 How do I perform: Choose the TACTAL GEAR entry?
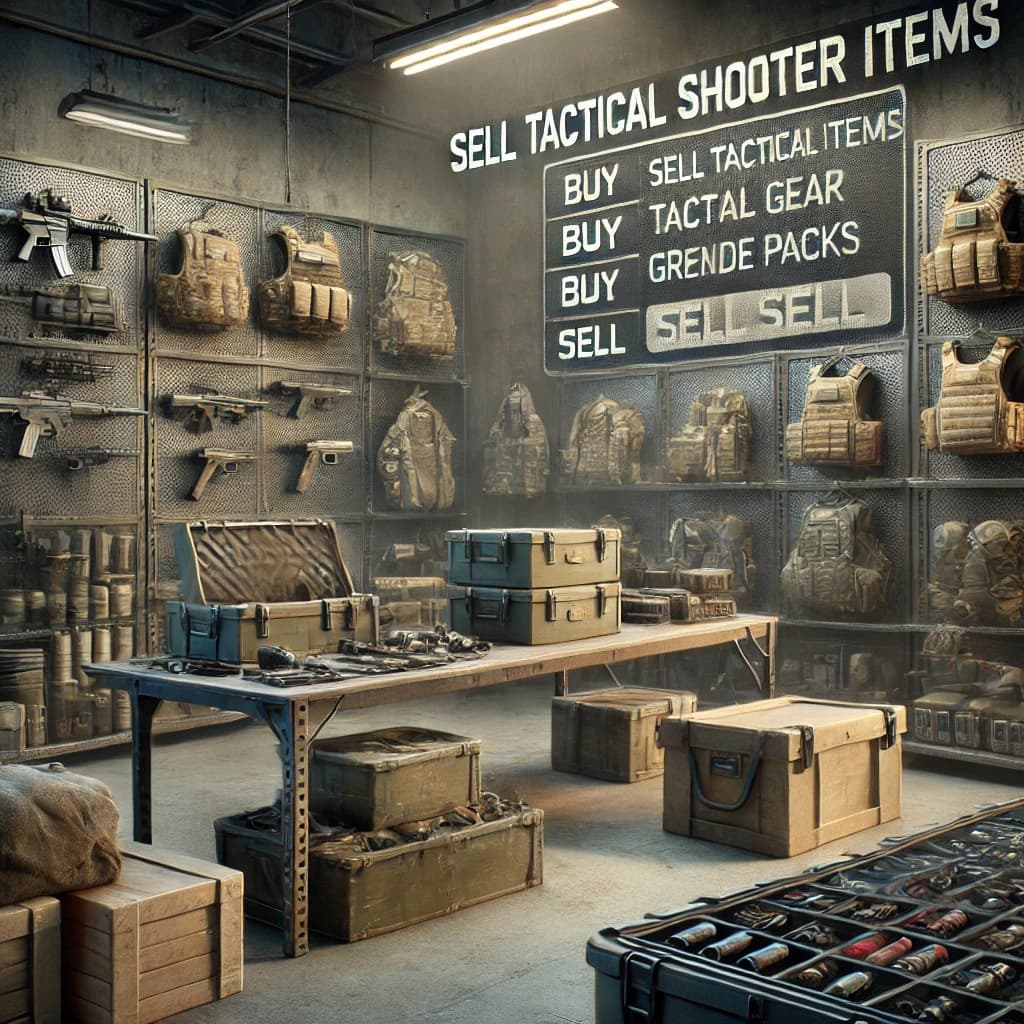tap(744, 200)
